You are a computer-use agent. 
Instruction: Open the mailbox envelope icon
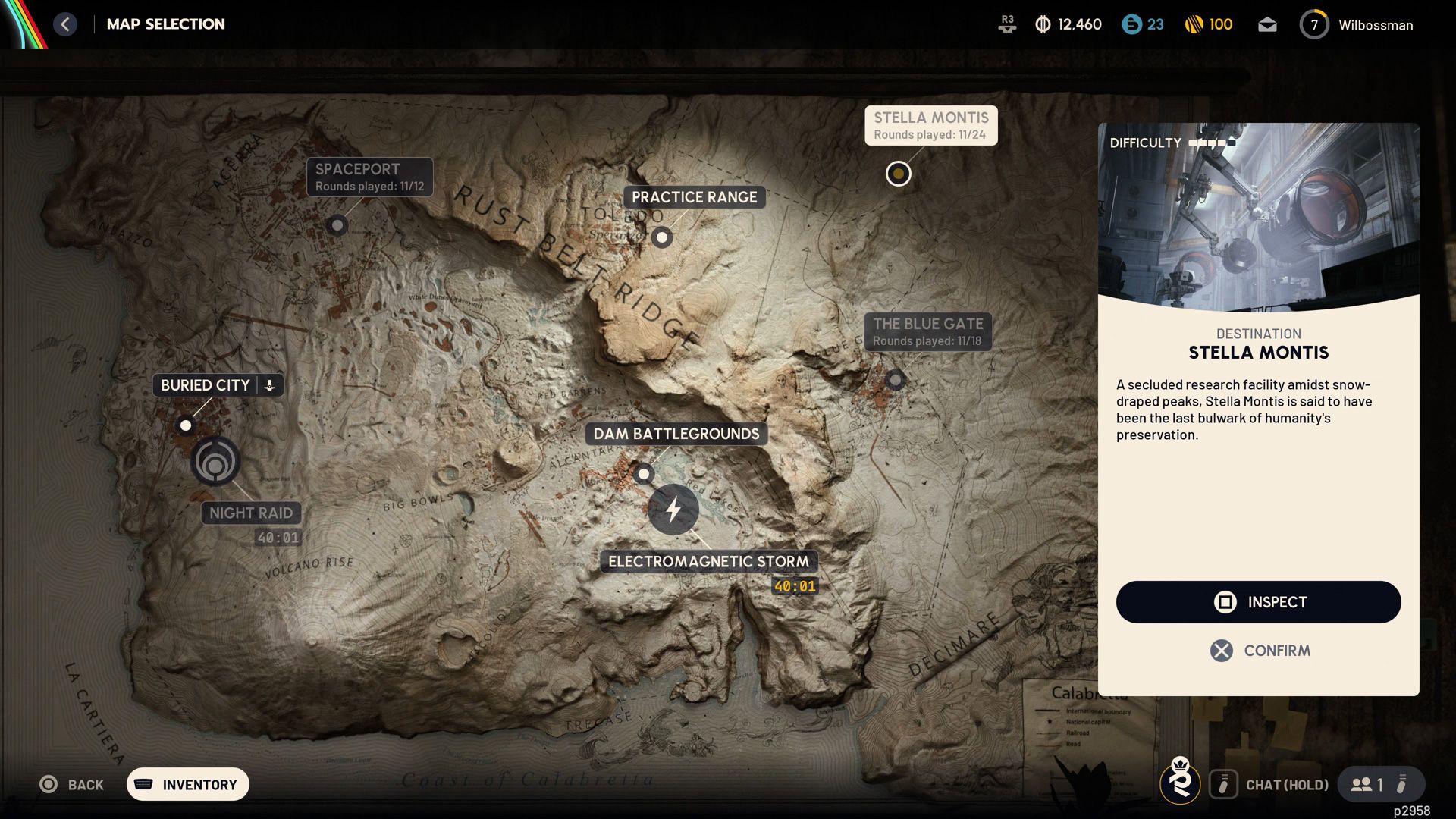(1266, 24)
